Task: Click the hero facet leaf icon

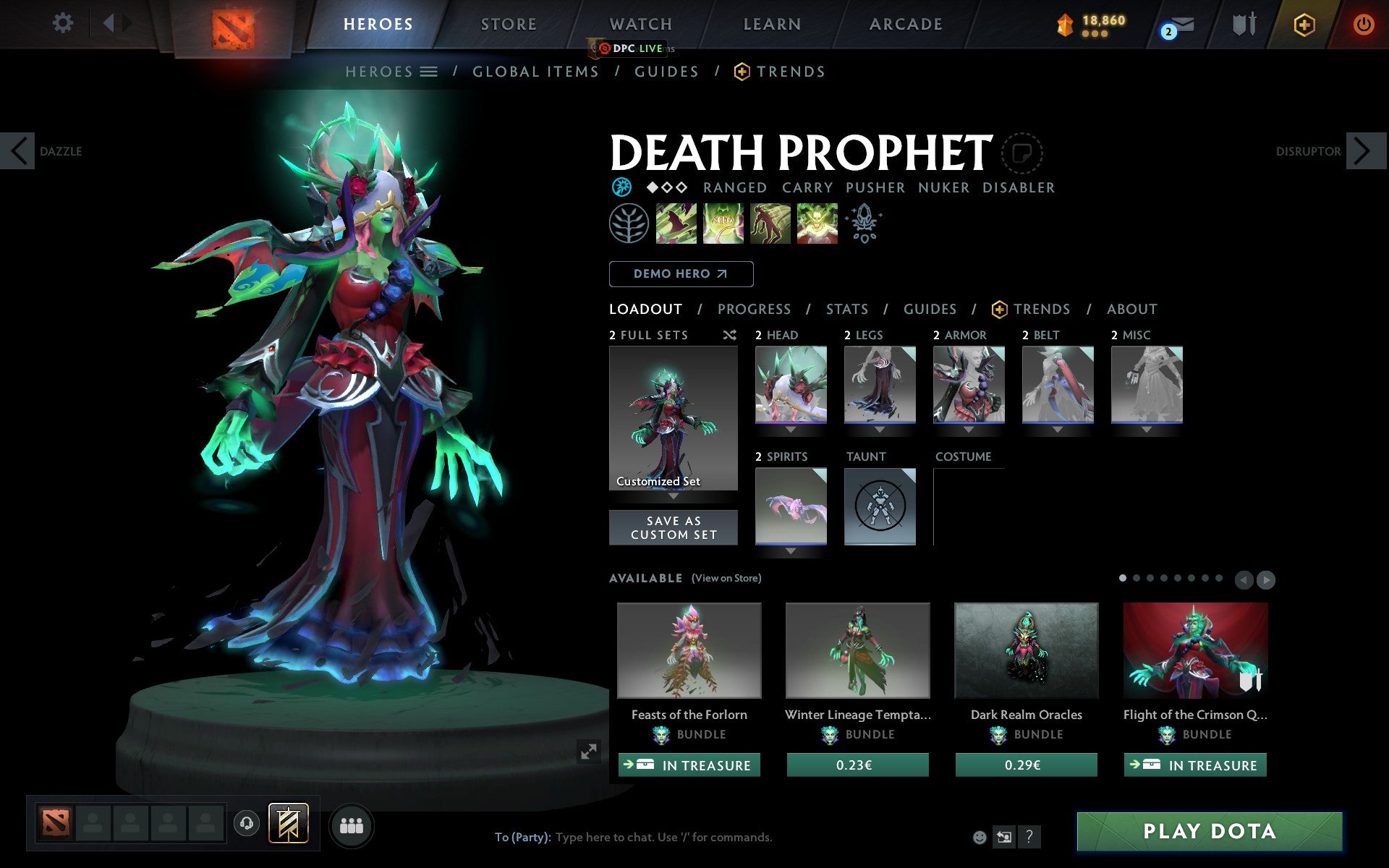Action: tap(629, 224)
